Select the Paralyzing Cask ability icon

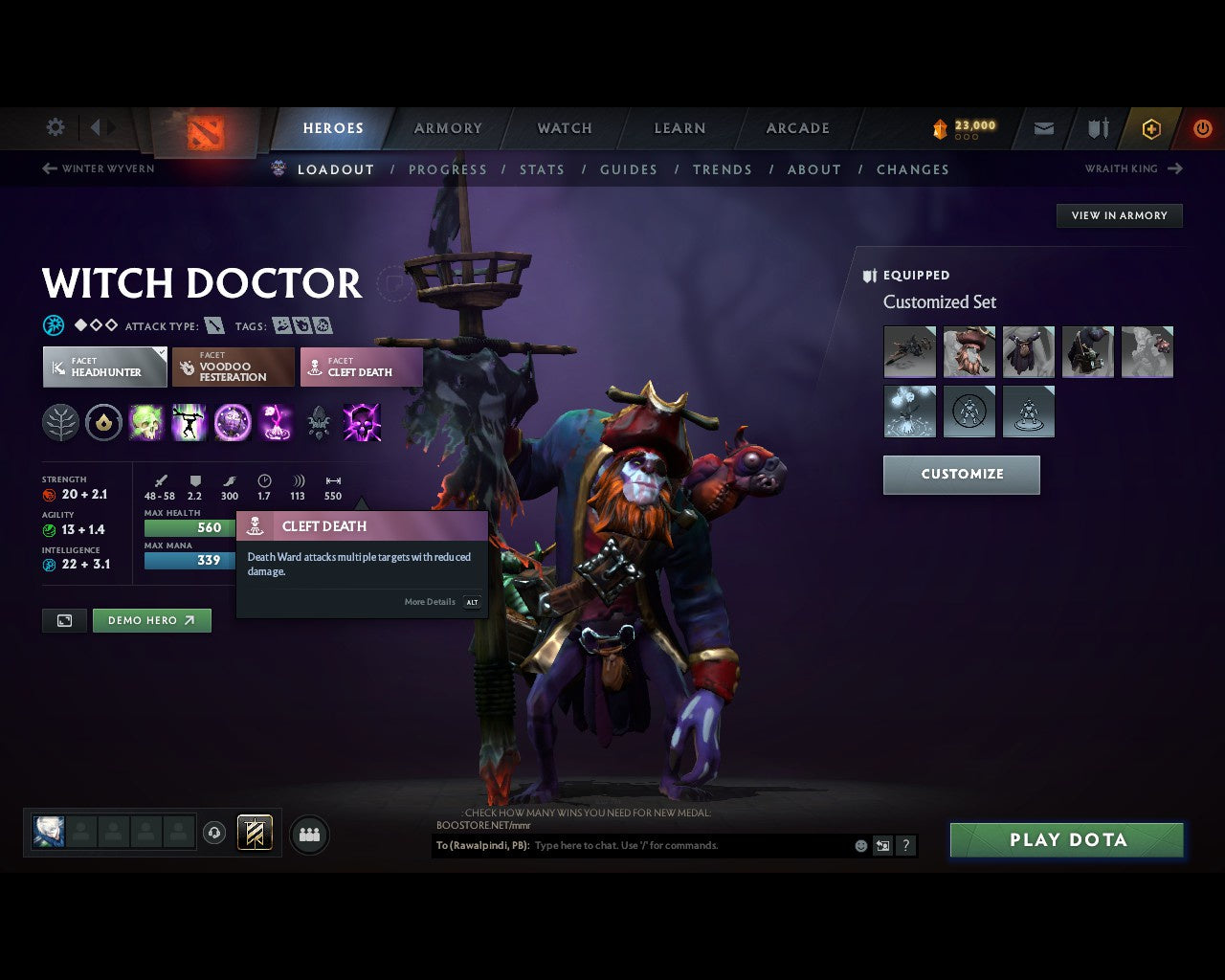(145, 422)
